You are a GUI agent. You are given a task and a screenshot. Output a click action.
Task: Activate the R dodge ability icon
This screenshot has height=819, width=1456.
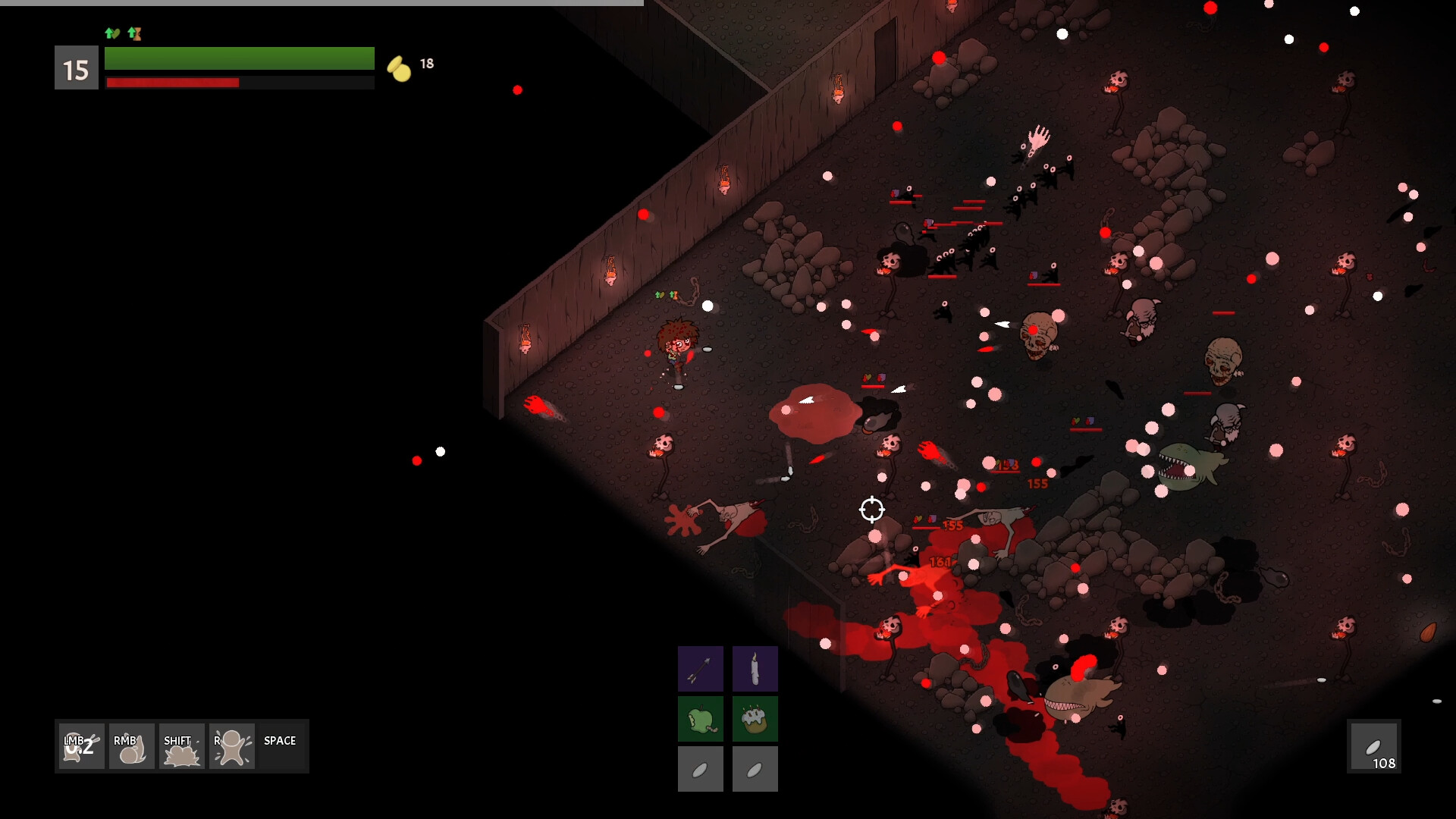tap(231, 746)
